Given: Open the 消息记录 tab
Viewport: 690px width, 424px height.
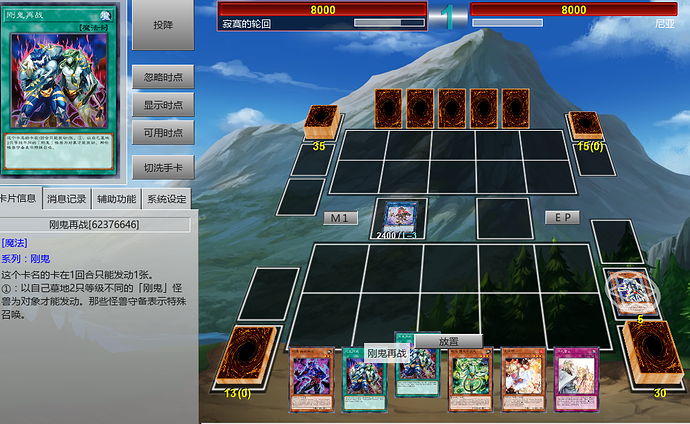Looking at the screenshot, I should click(x=66, y=198).
